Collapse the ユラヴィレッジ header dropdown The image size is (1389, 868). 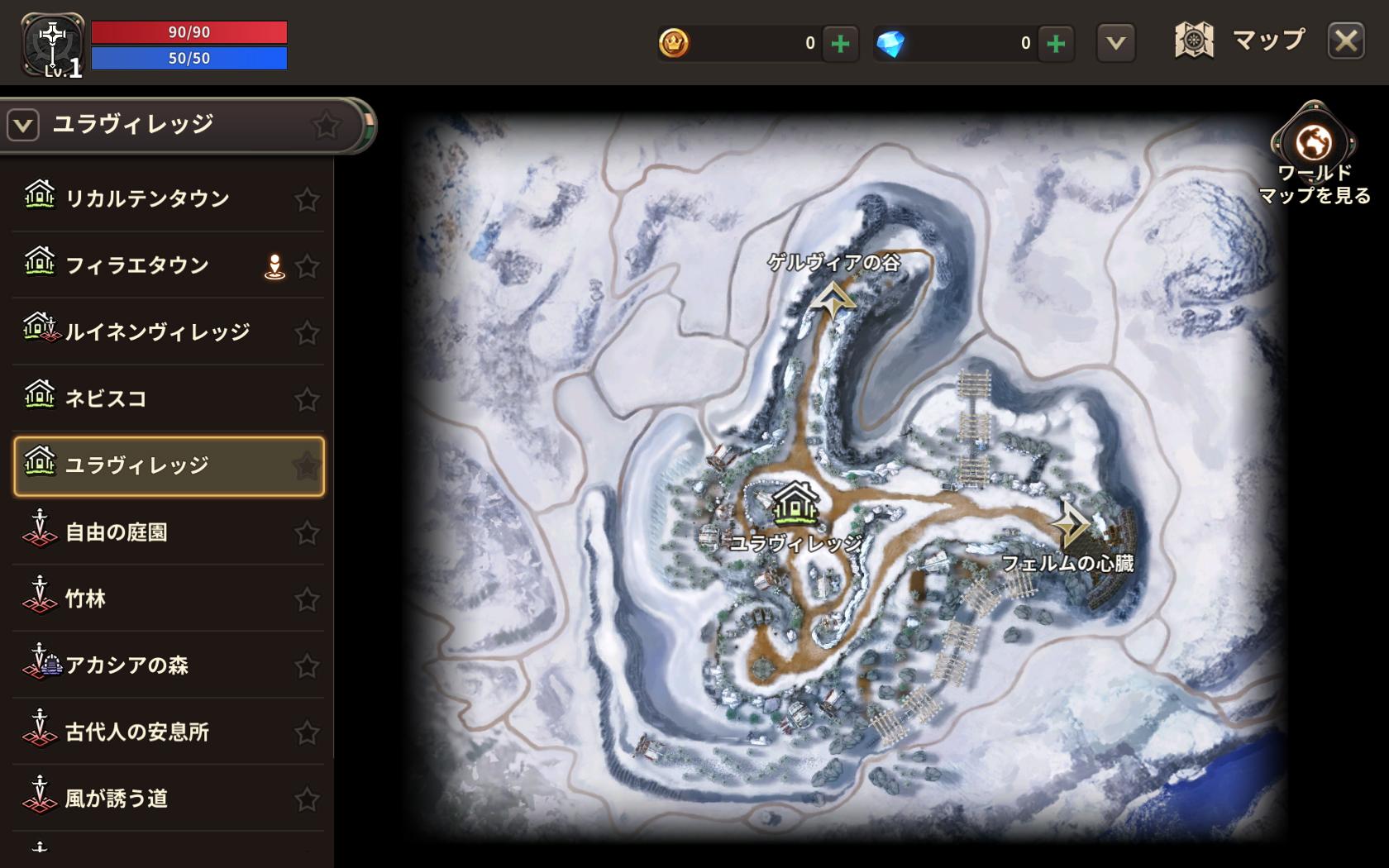pos(23,126)
